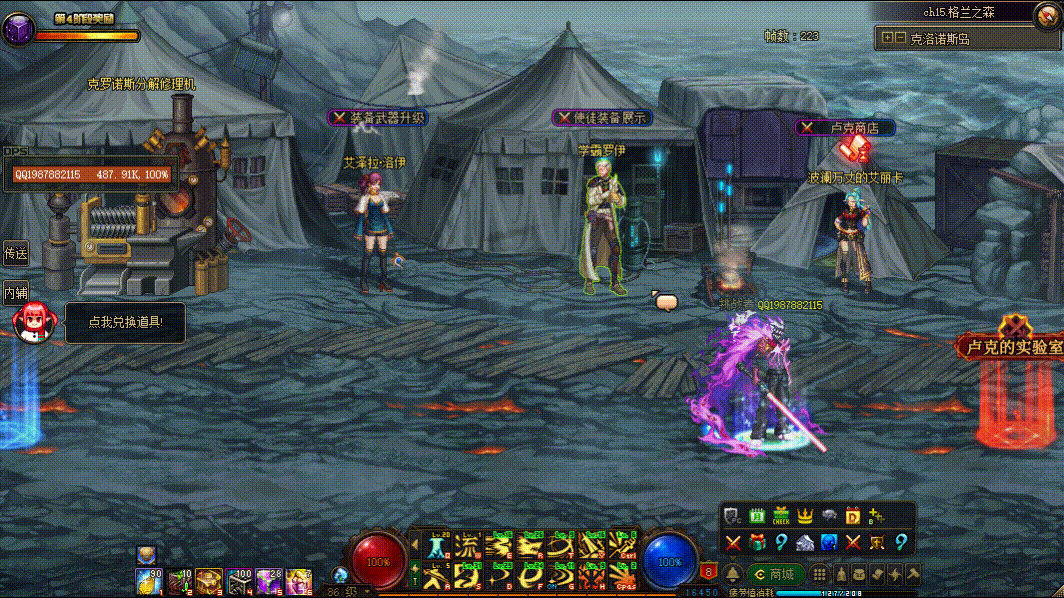This screenshot has width=1064, height=598.
Task: Click the PC shield icon
Action: click(733, 516)
